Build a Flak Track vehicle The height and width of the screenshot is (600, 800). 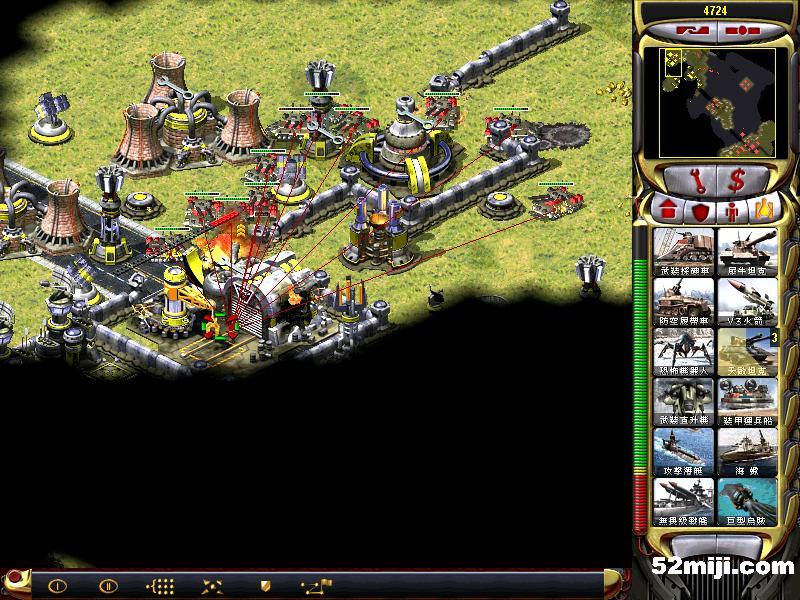coord(683,301)
